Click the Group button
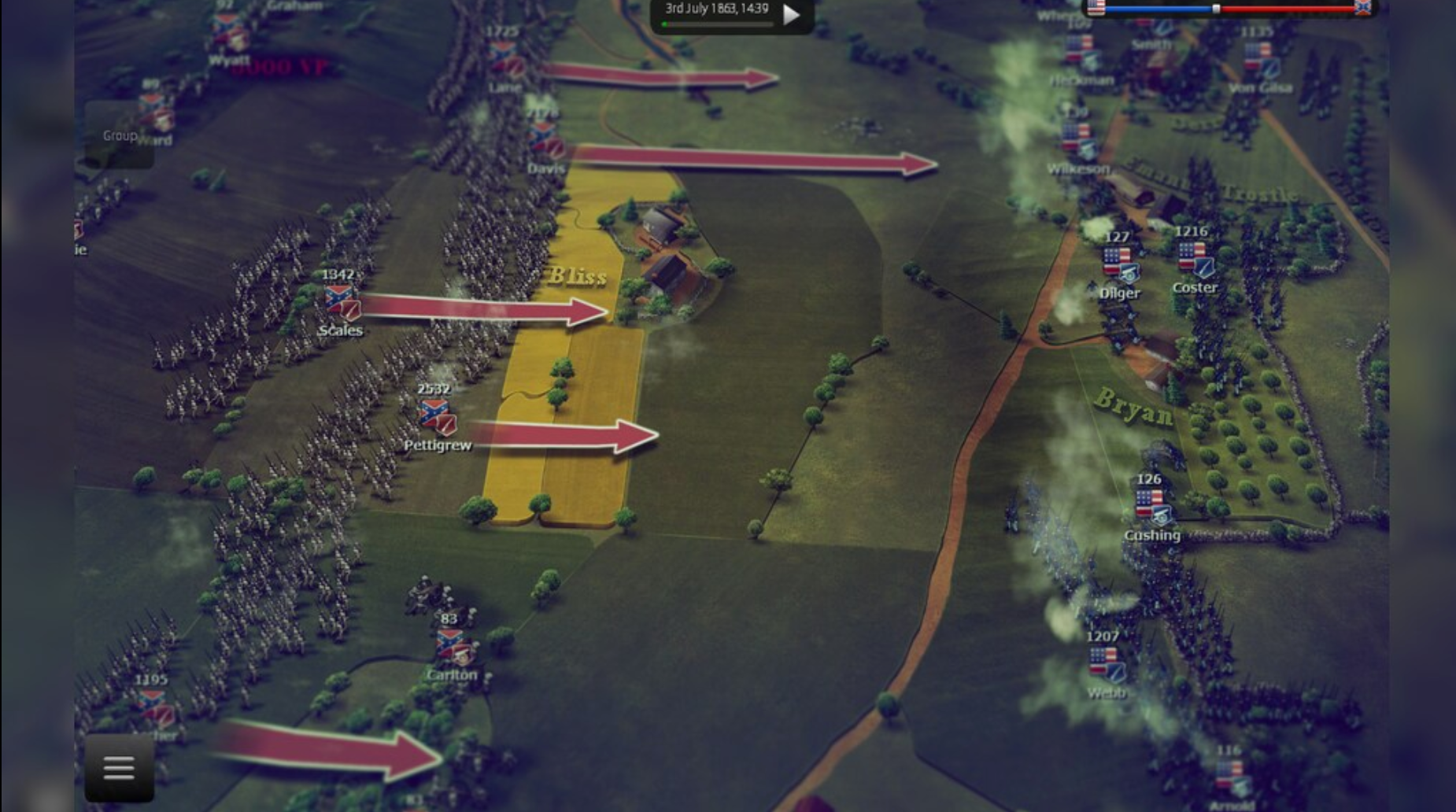 click(120, 135)
